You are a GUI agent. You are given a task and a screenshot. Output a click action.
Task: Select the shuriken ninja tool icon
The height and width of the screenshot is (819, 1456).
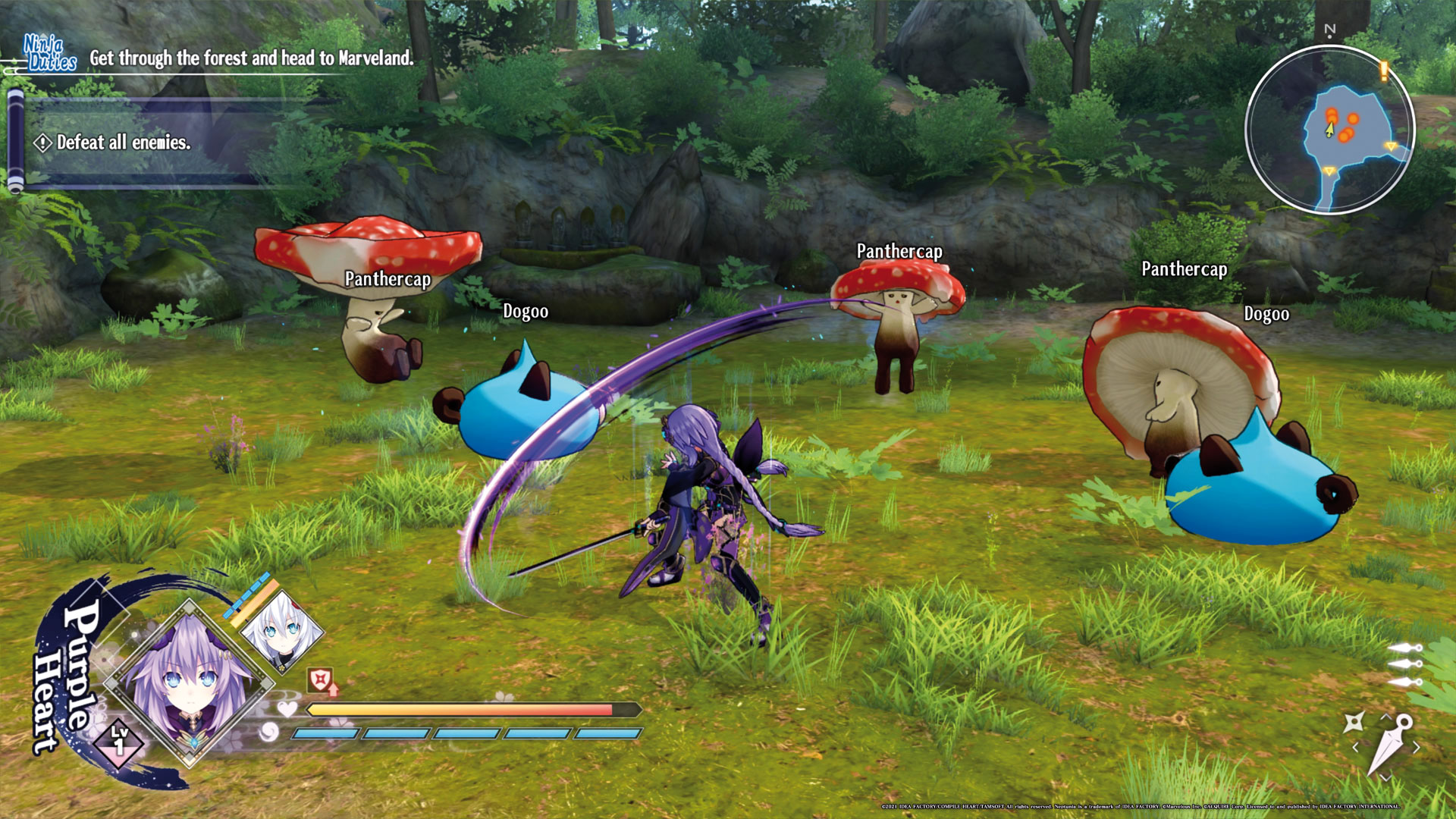tap(1354, 722)
